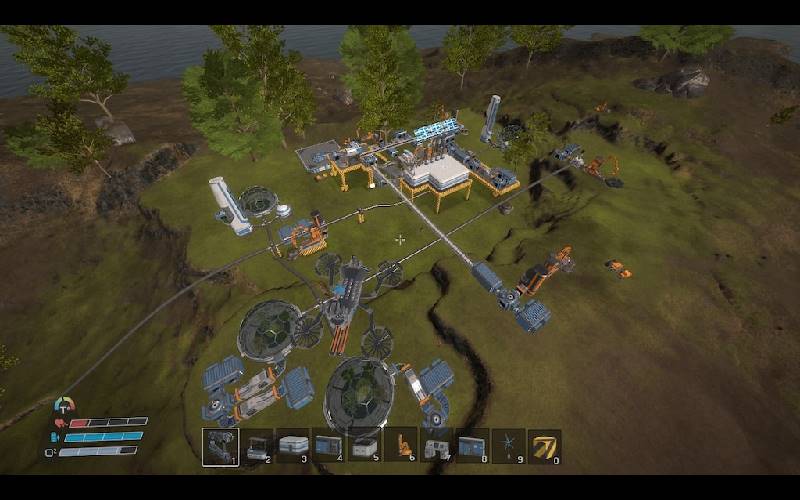The image size is (800, 500).
Task: Pick the blue building in hotbar slot 8
Action: 472,446
